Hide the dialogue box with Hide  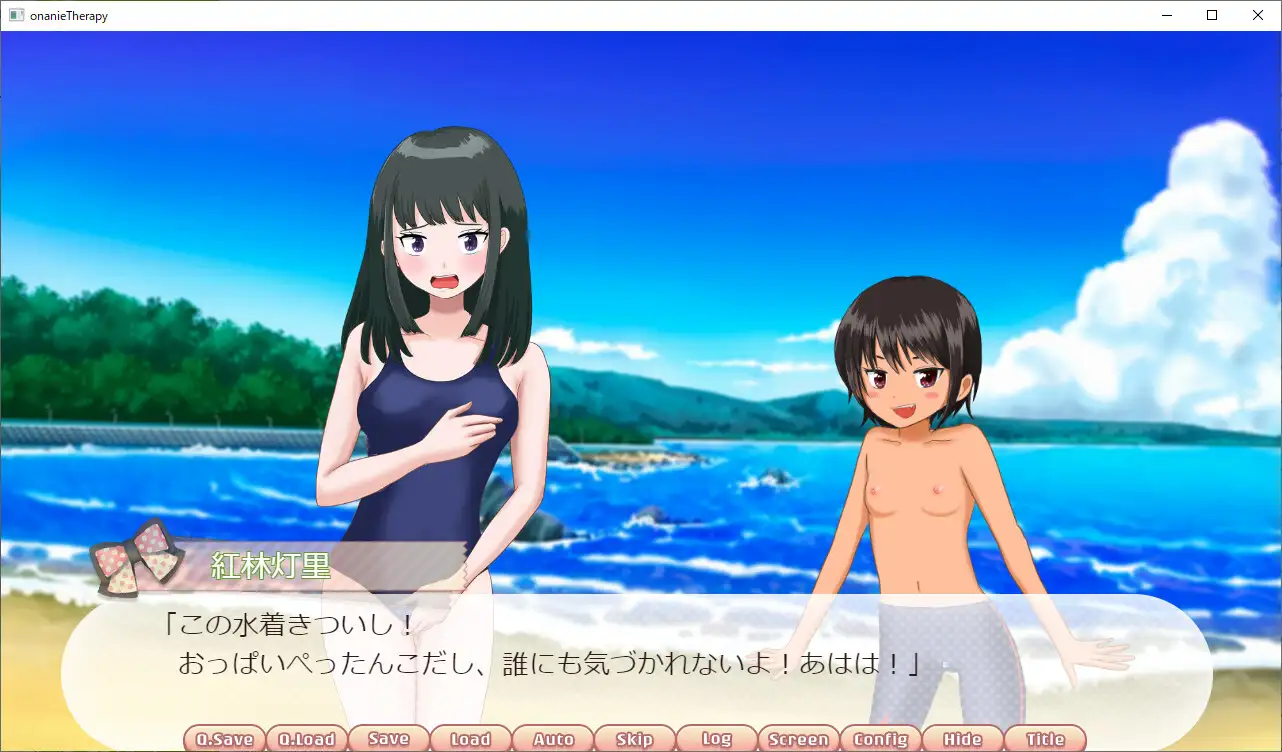962,739
